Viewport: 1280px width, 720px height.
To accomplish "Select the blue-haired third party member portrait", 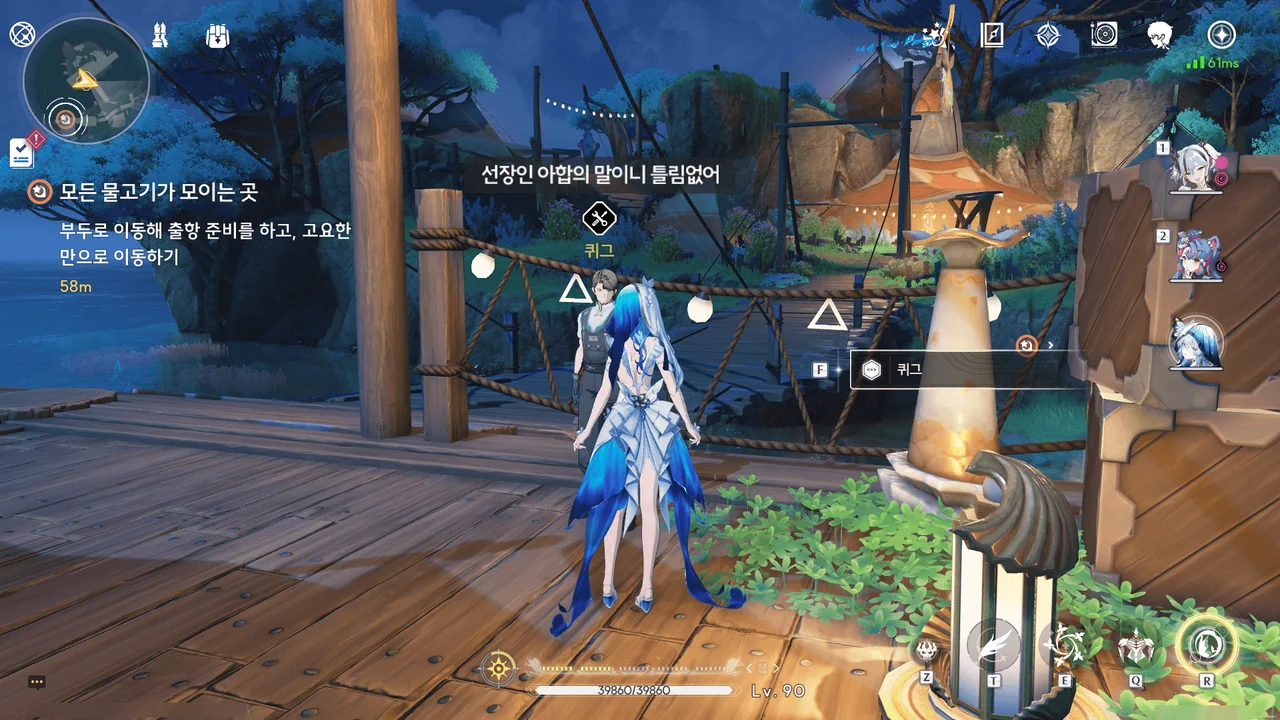I will pos(1196,344).
